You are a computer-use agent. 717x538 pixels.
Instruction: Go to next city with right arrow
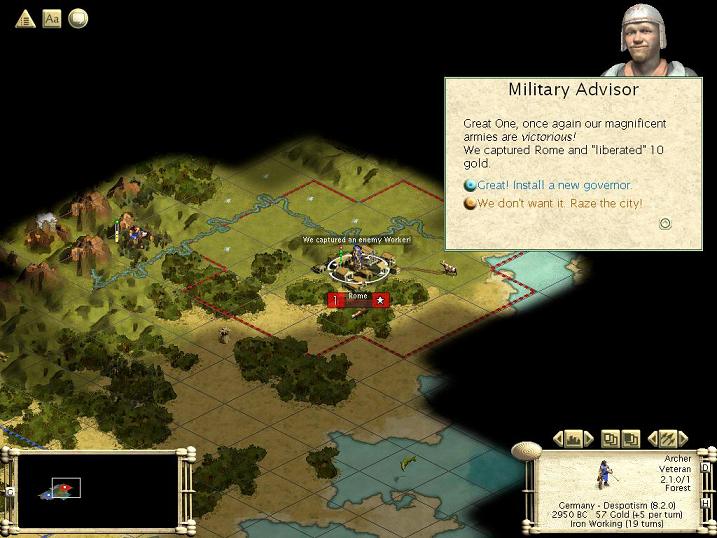coord(591,438)
